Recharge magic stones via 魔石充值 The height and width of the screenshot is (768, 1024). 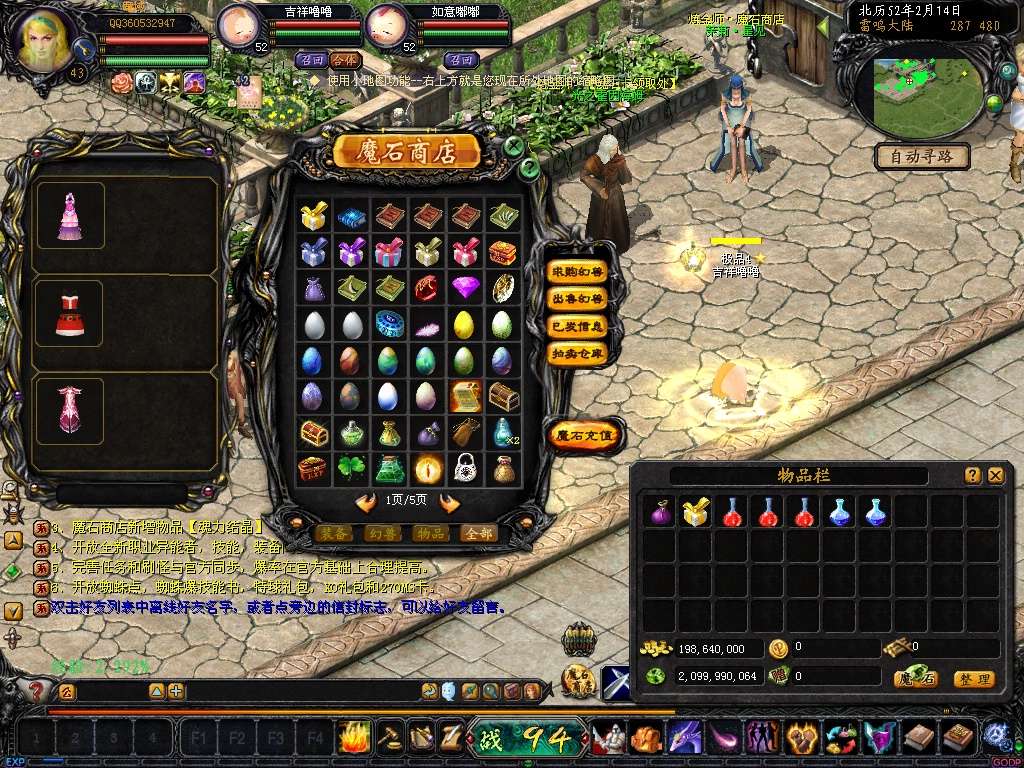click(585, 435)
